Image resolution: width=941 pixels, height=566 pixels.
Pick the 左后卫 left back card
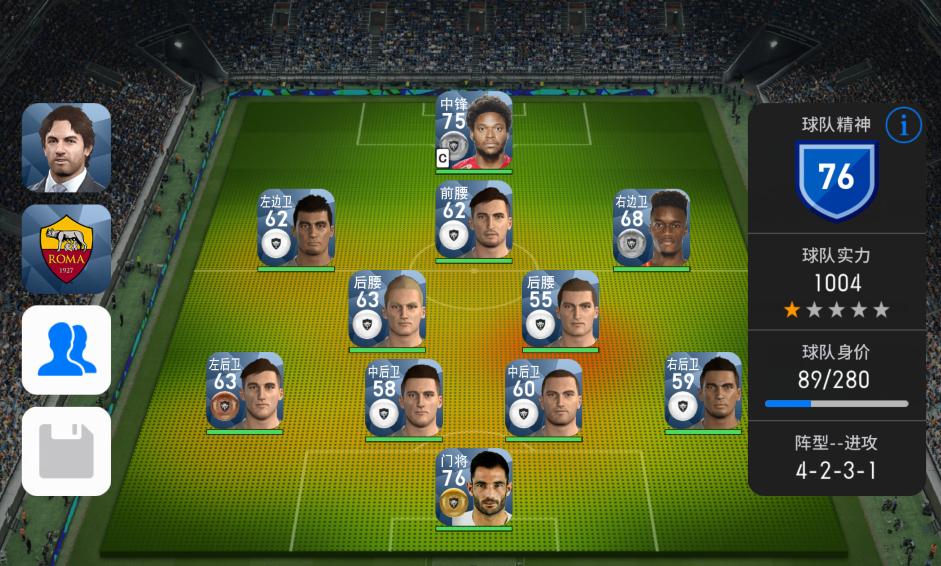click(245, 391)
